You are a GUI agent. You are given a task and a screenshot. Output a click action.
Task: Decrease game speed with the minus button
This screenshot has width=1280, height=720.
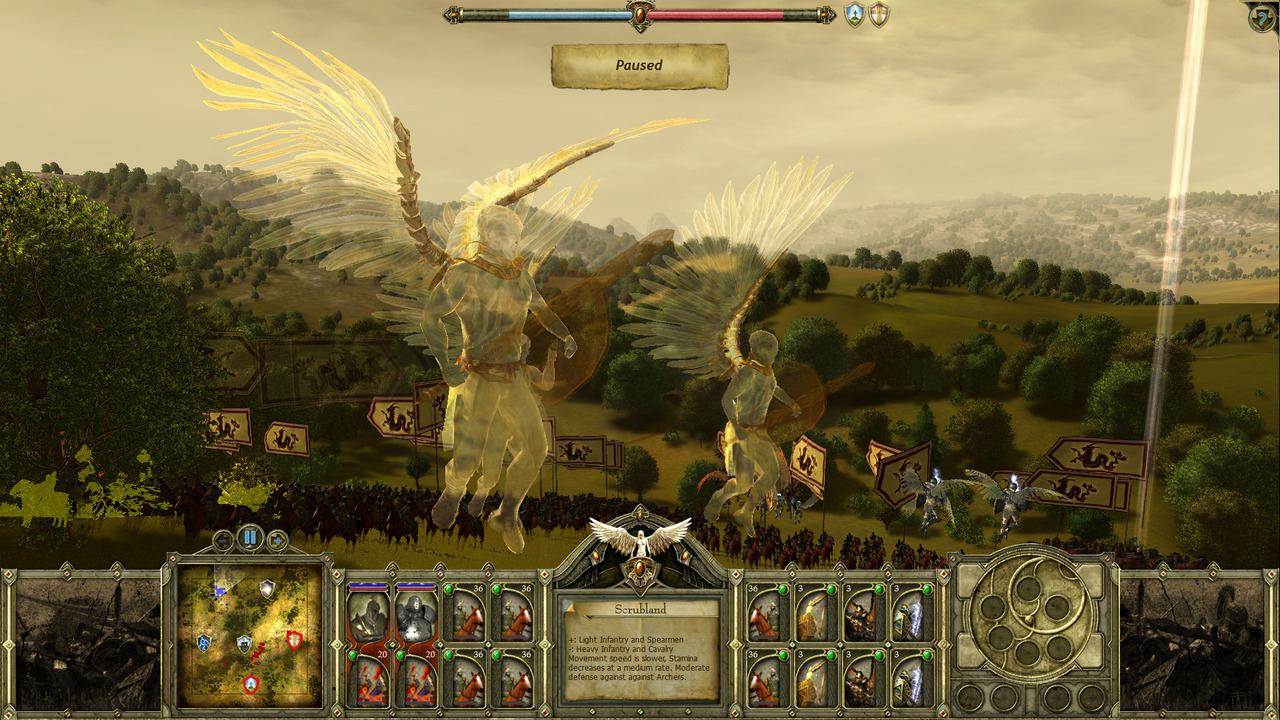click(223, 541)
